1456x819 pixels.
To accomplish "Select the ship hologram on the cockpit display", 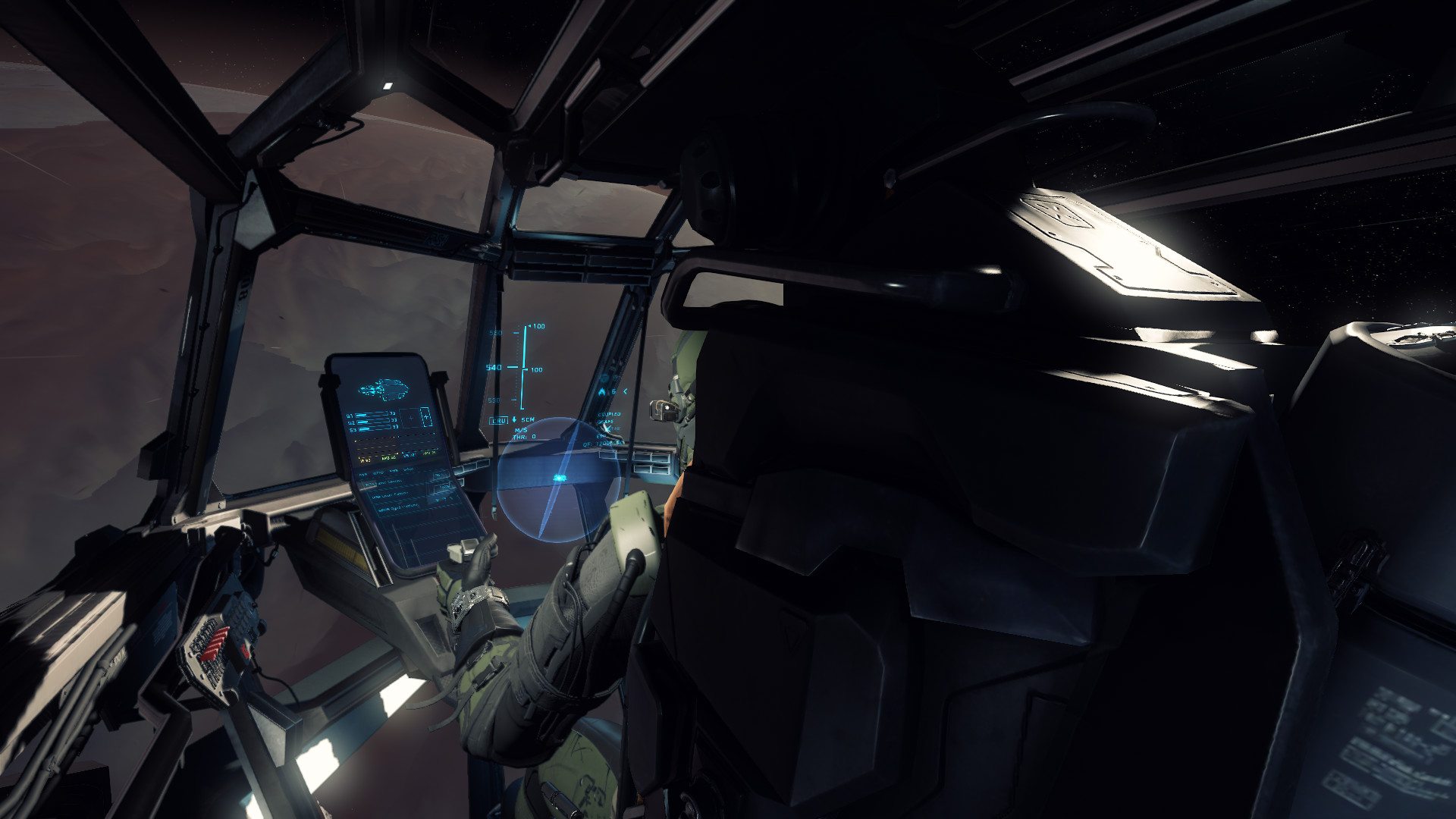I will [384, 390].
